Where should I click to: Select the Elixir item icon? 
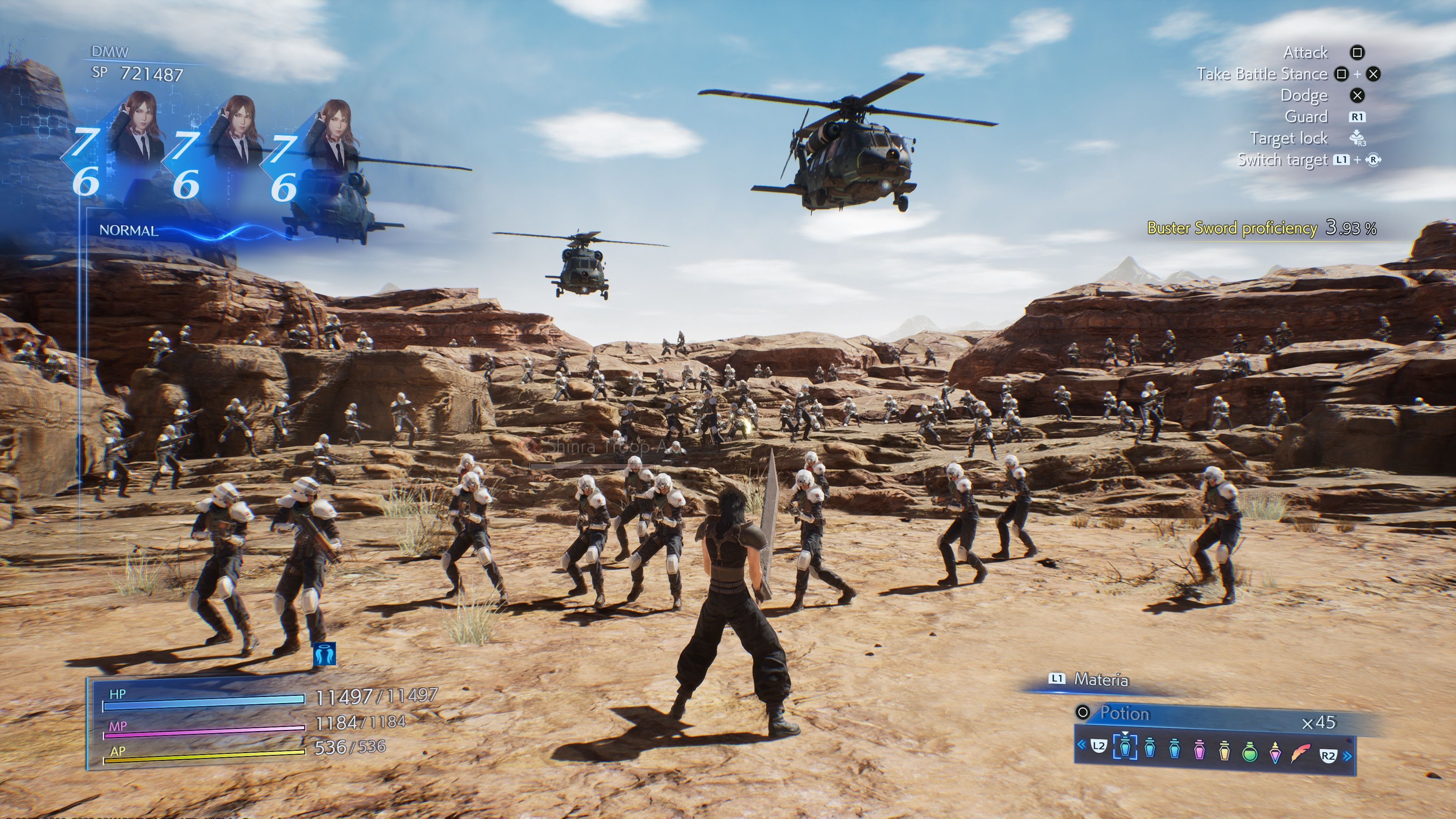tap(1276, 754)
